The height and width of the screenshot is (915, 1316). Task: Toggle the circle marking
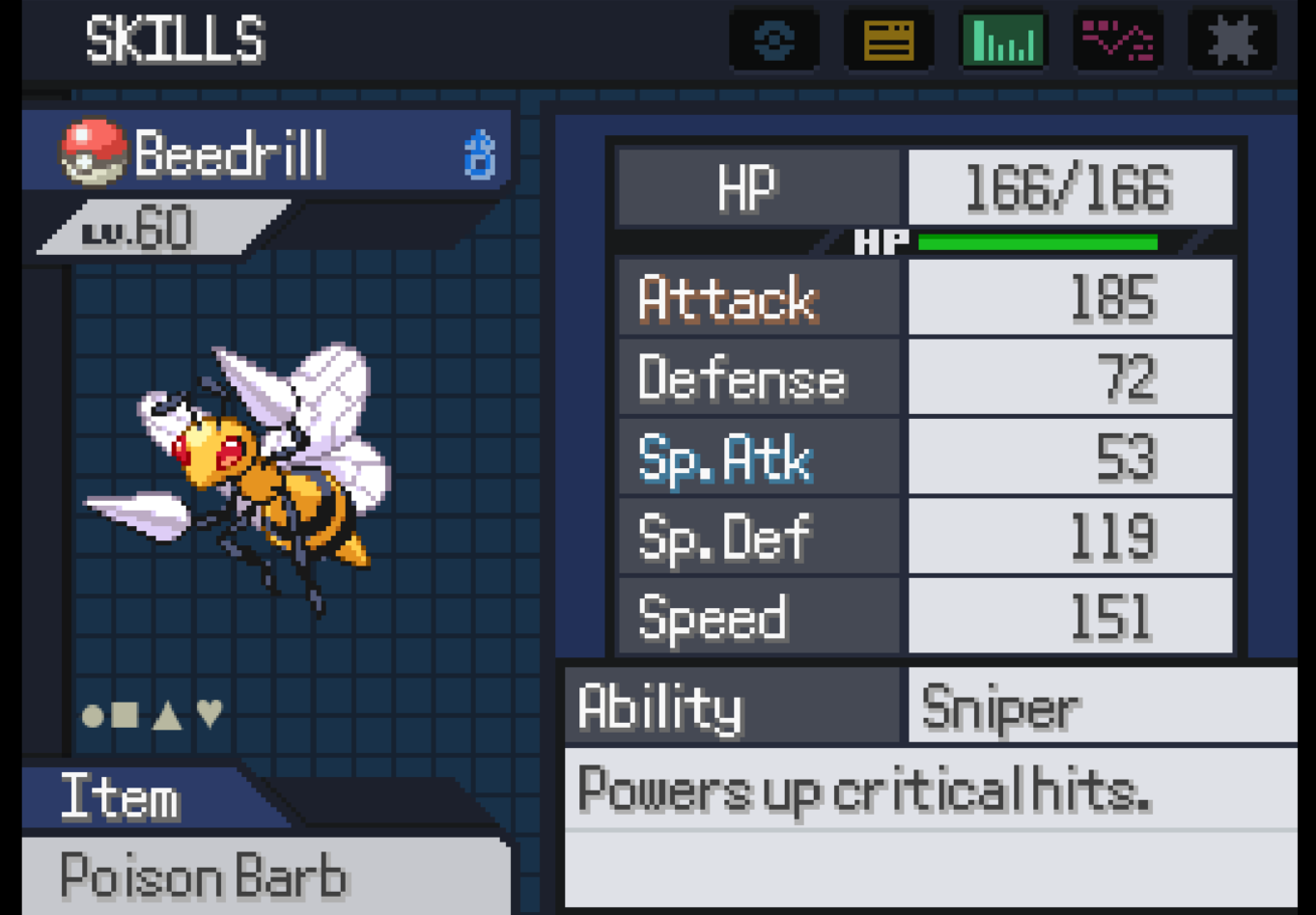94,715
